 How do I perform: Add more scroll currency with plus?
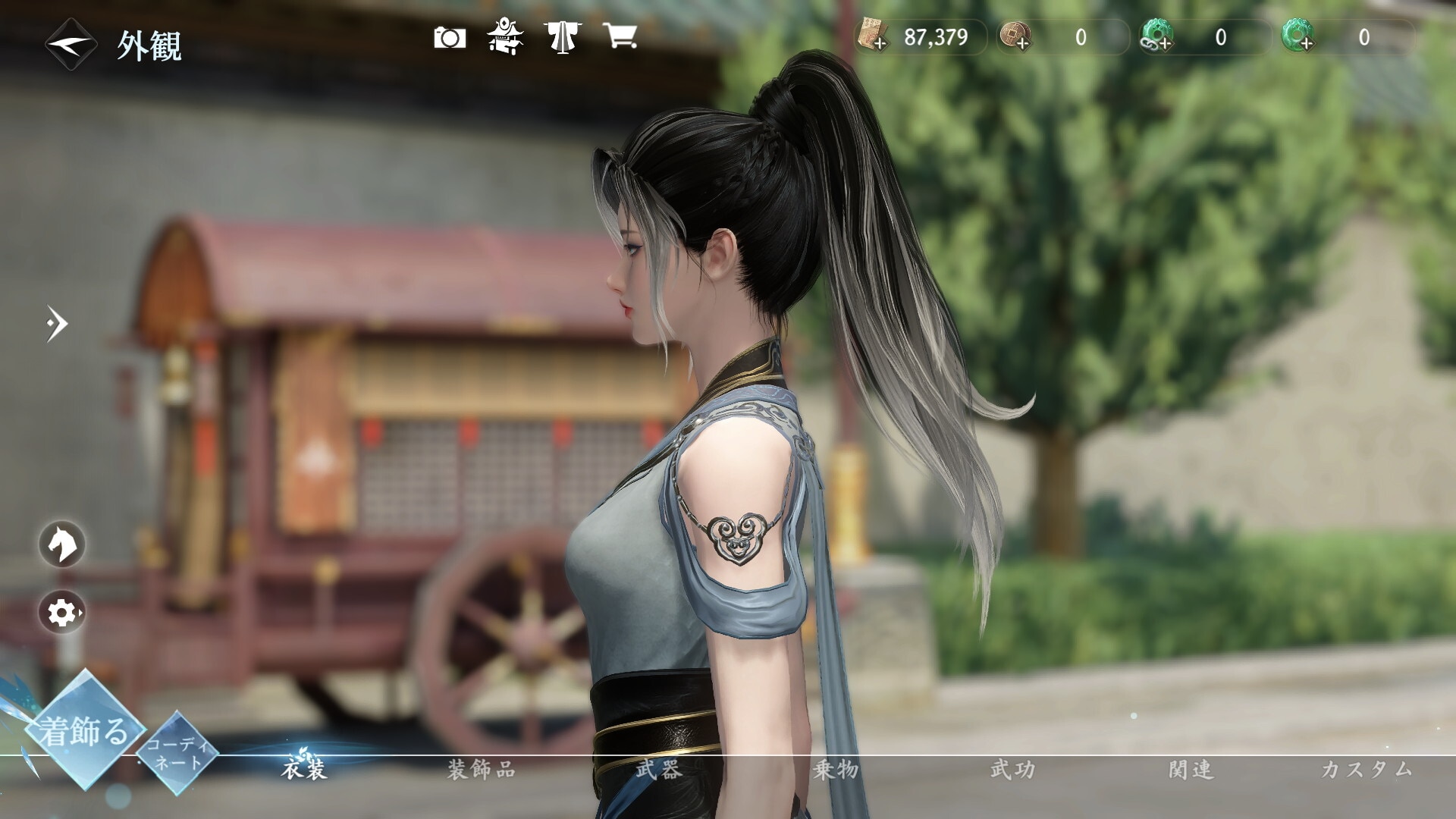click(872, 37)
